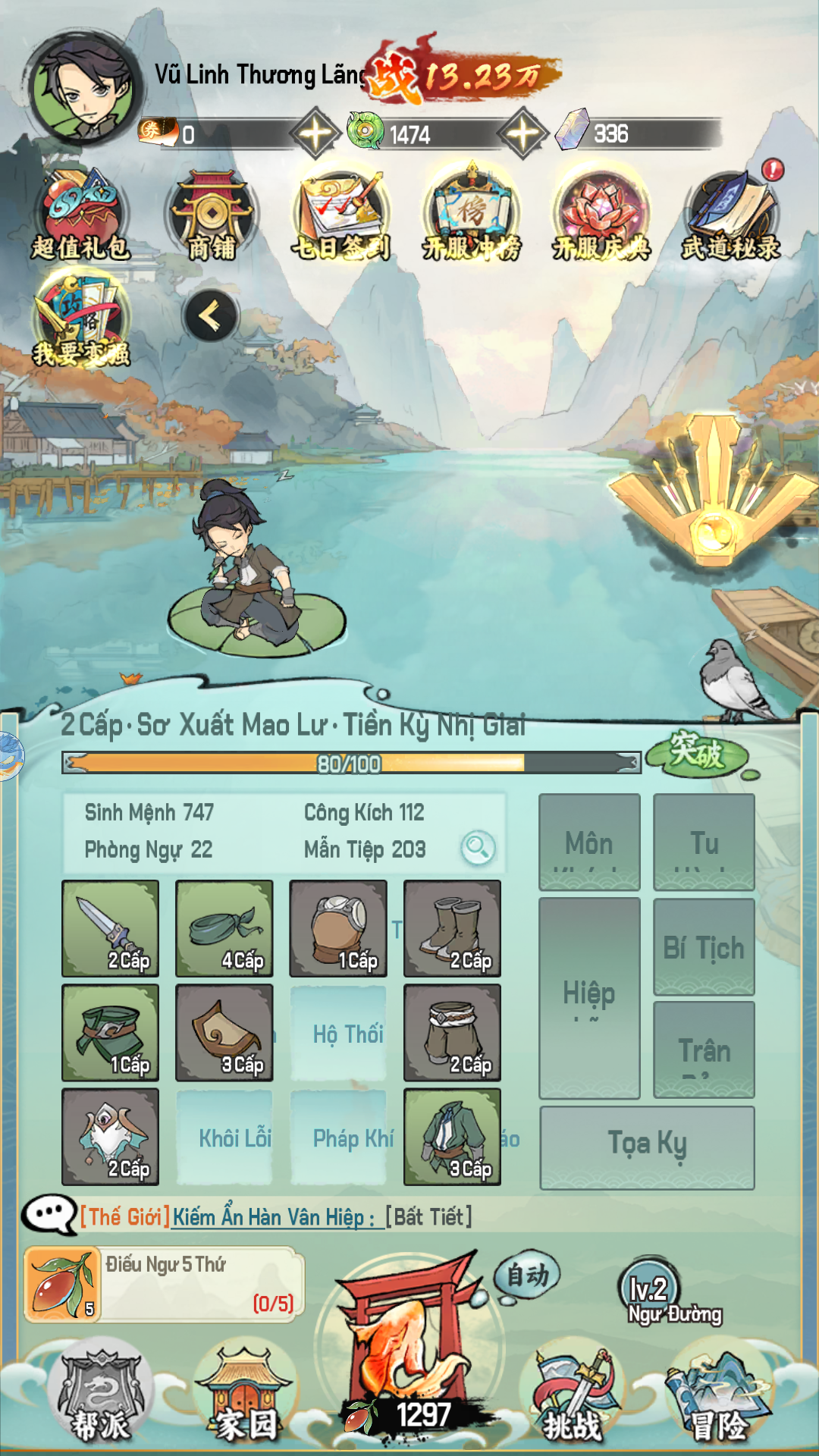Open the 超值礼包 gift pack icon
This screenshot has height=1456, width=819.
coord(80,215)
